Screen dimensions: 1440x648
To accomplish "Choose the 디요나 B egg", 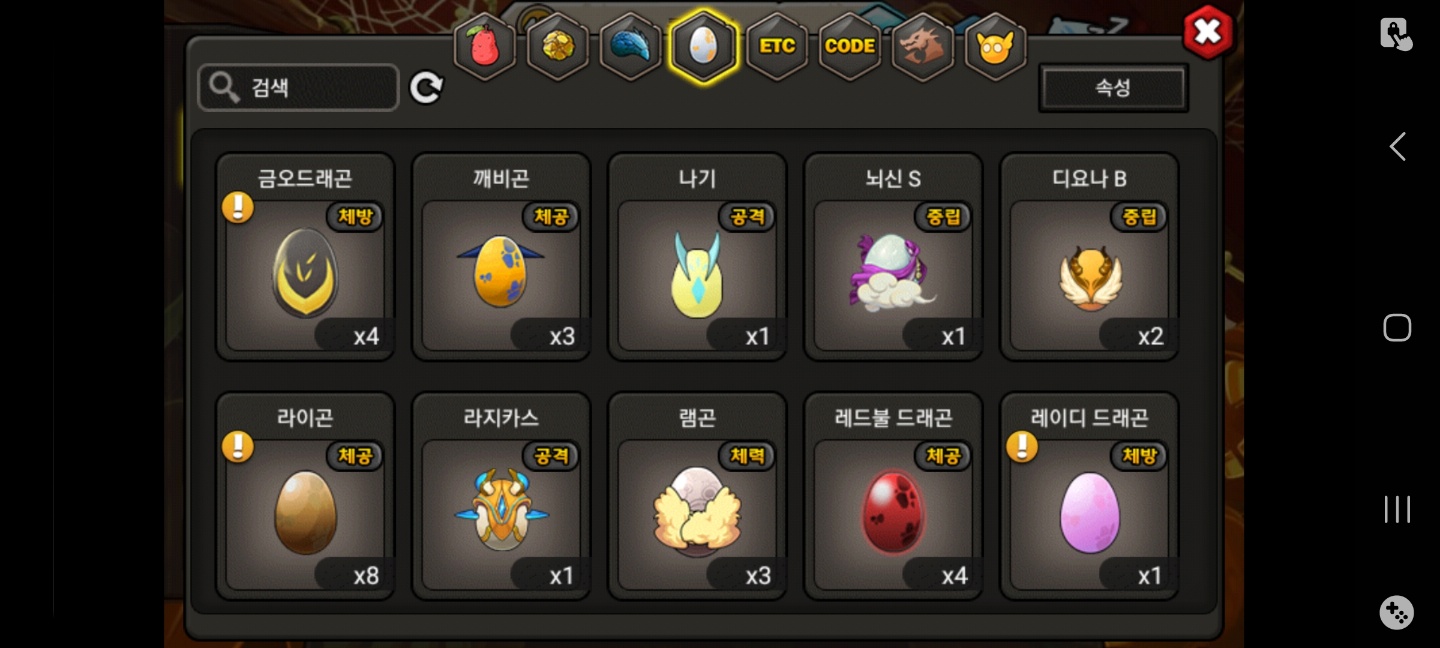I will click(x=1089, y=272).
